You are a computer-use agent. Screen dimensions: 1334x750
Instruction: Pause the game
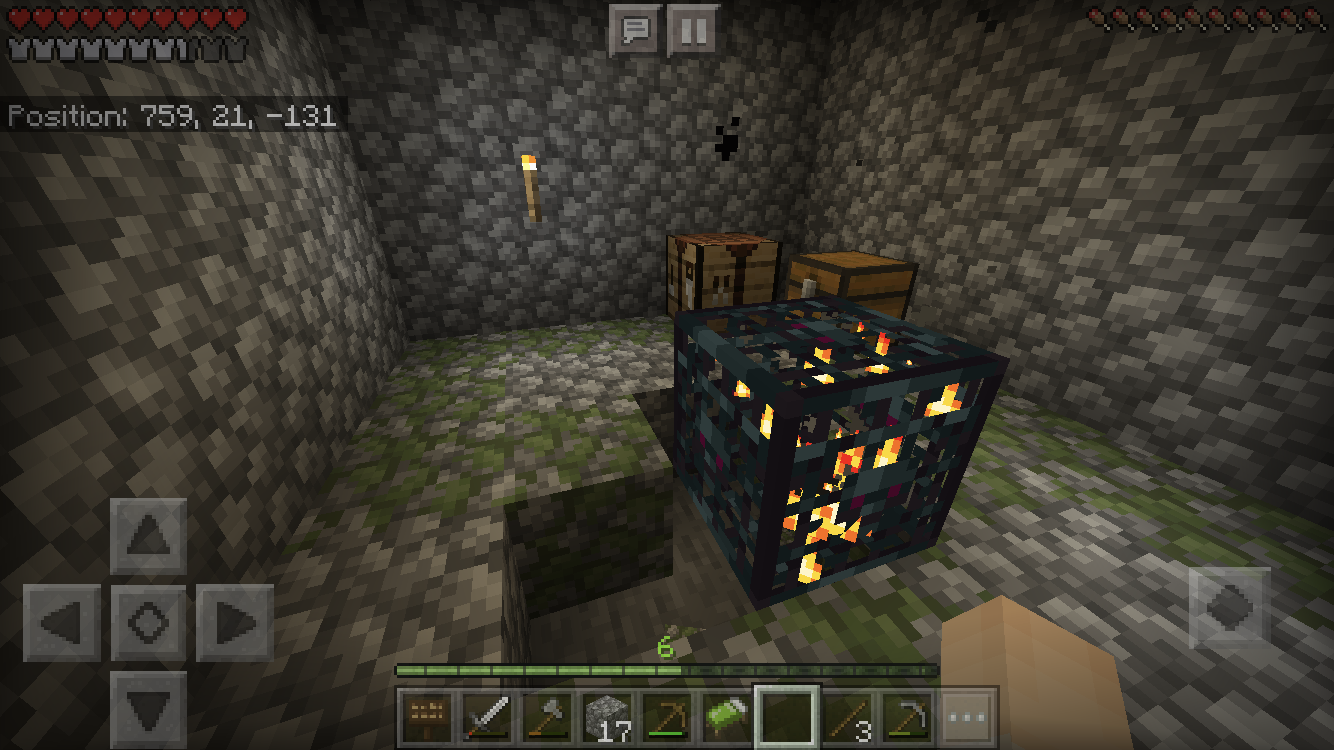[693, 31]
